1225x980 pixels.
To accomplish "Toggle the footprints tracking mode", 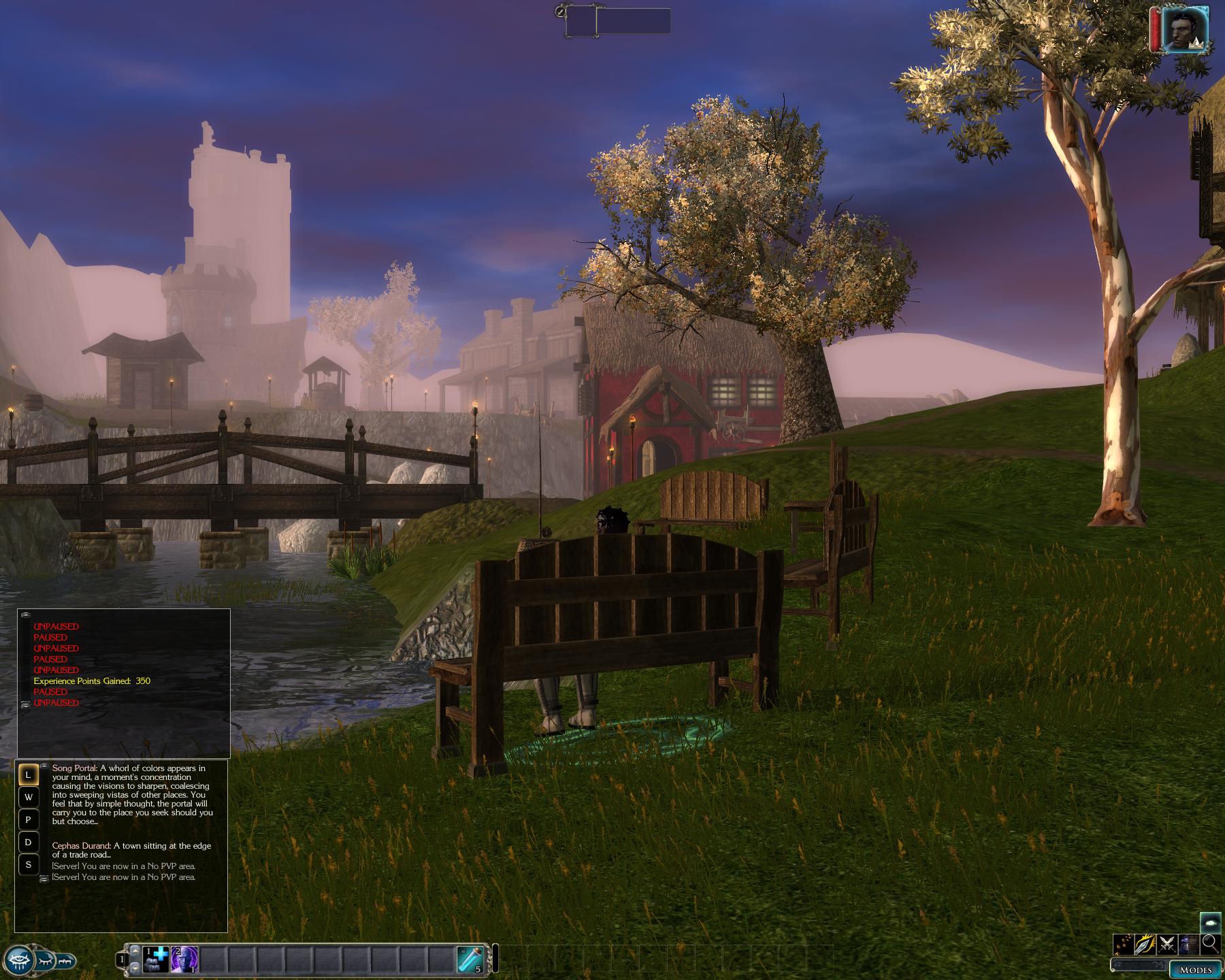I will [x=1124, y=945].
